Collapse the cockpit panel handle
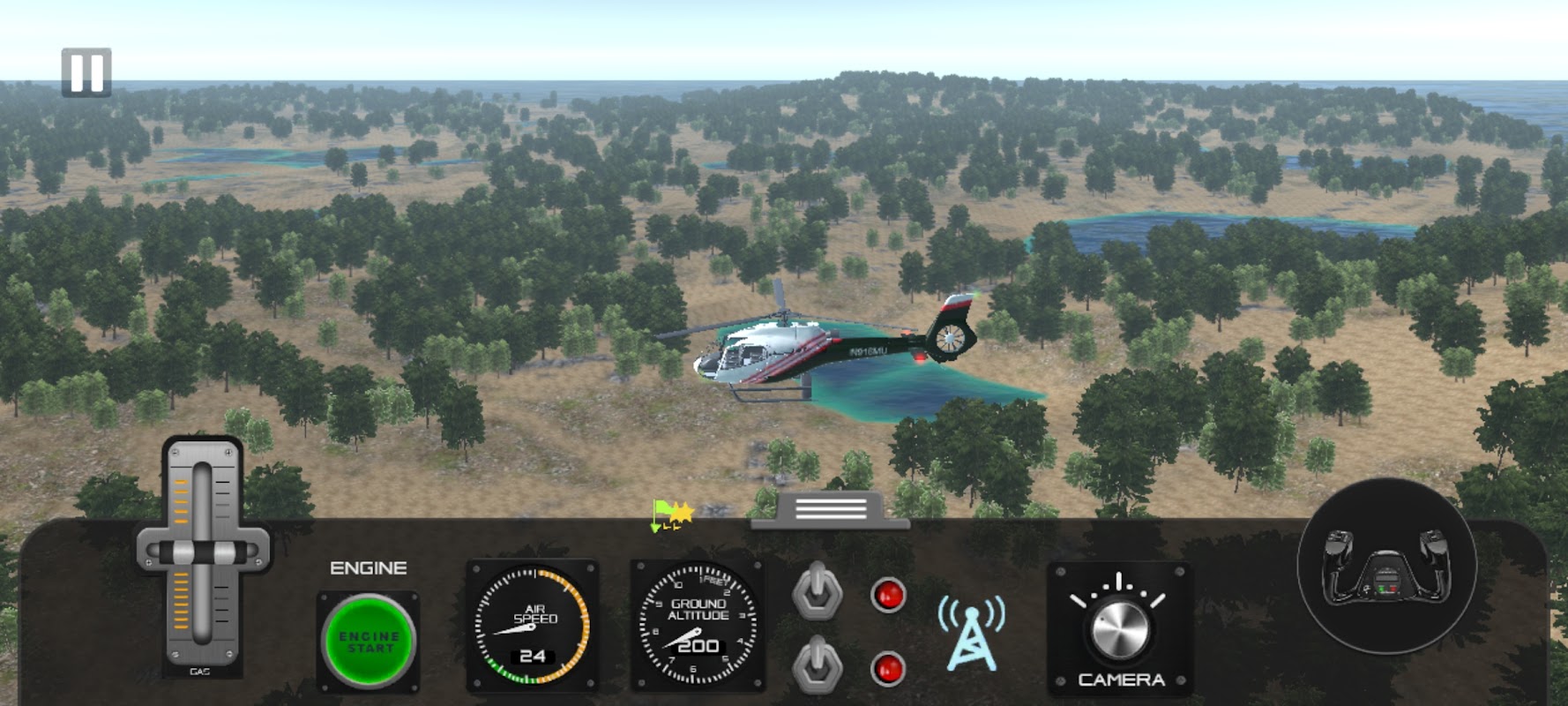The image size is (1568, 706). [x=830, y=509]
